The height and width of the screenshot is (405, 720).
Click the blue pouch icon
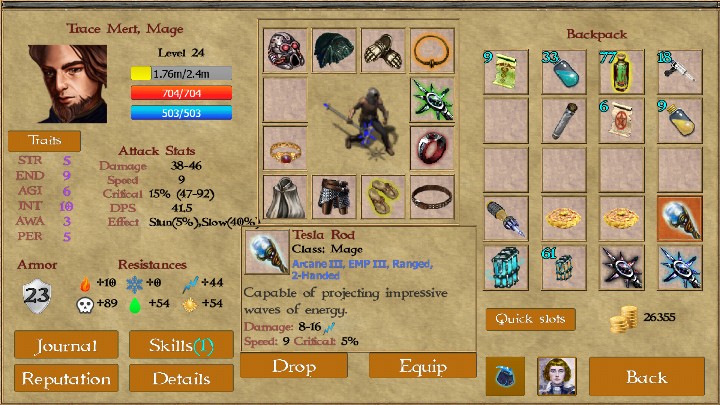coord(506,377)
